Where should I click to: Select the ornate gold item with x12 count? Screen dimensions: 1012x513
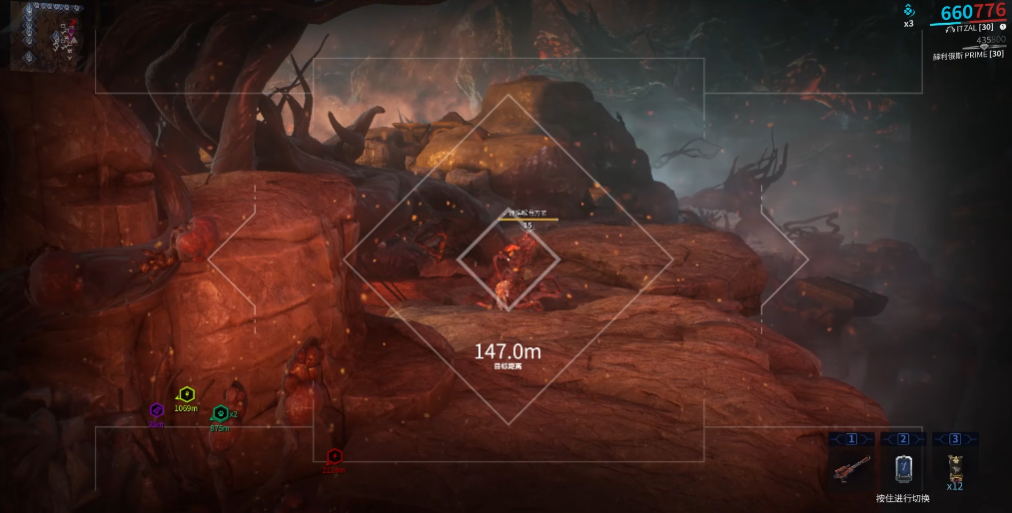pos(955,465)
